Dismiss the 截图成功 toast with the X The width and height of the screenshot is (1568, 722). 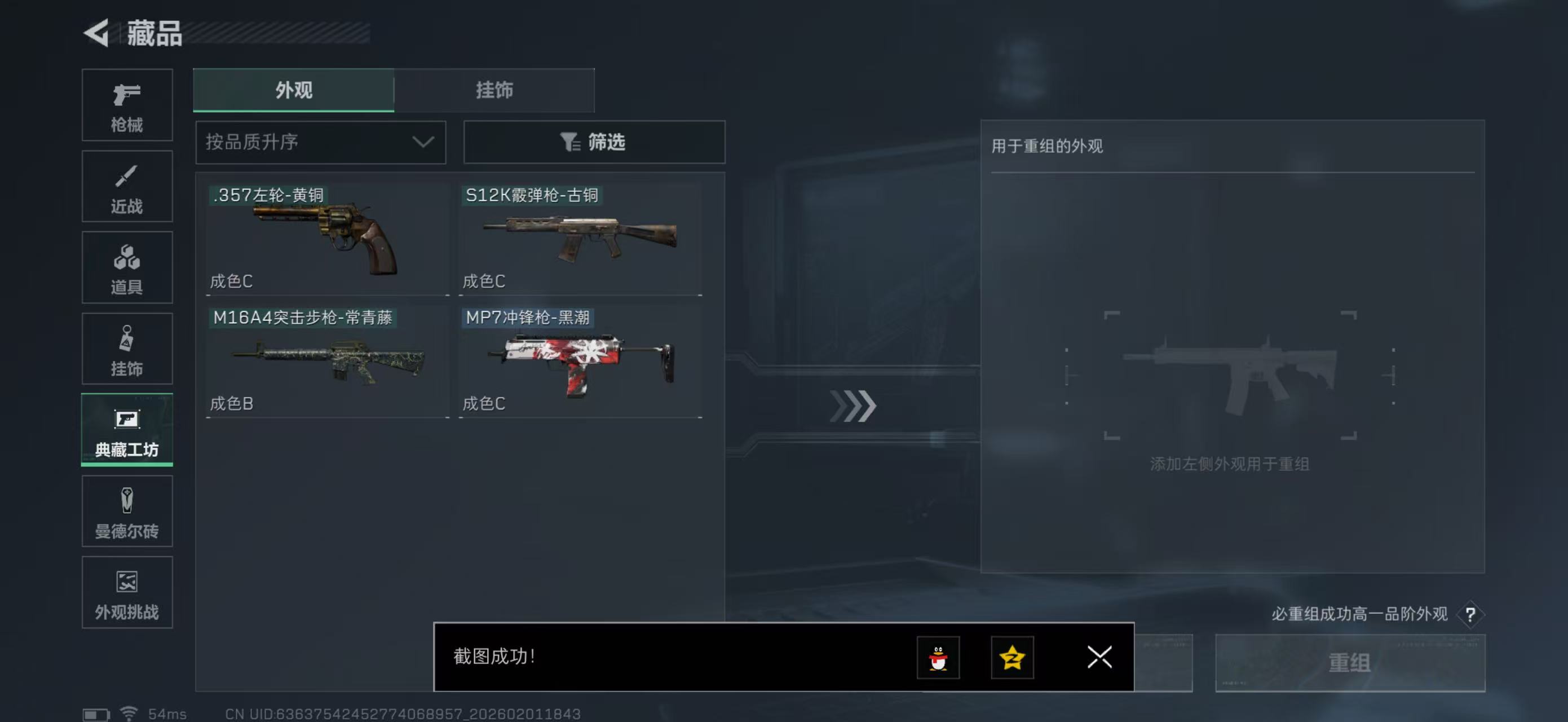click(1099, 658)
